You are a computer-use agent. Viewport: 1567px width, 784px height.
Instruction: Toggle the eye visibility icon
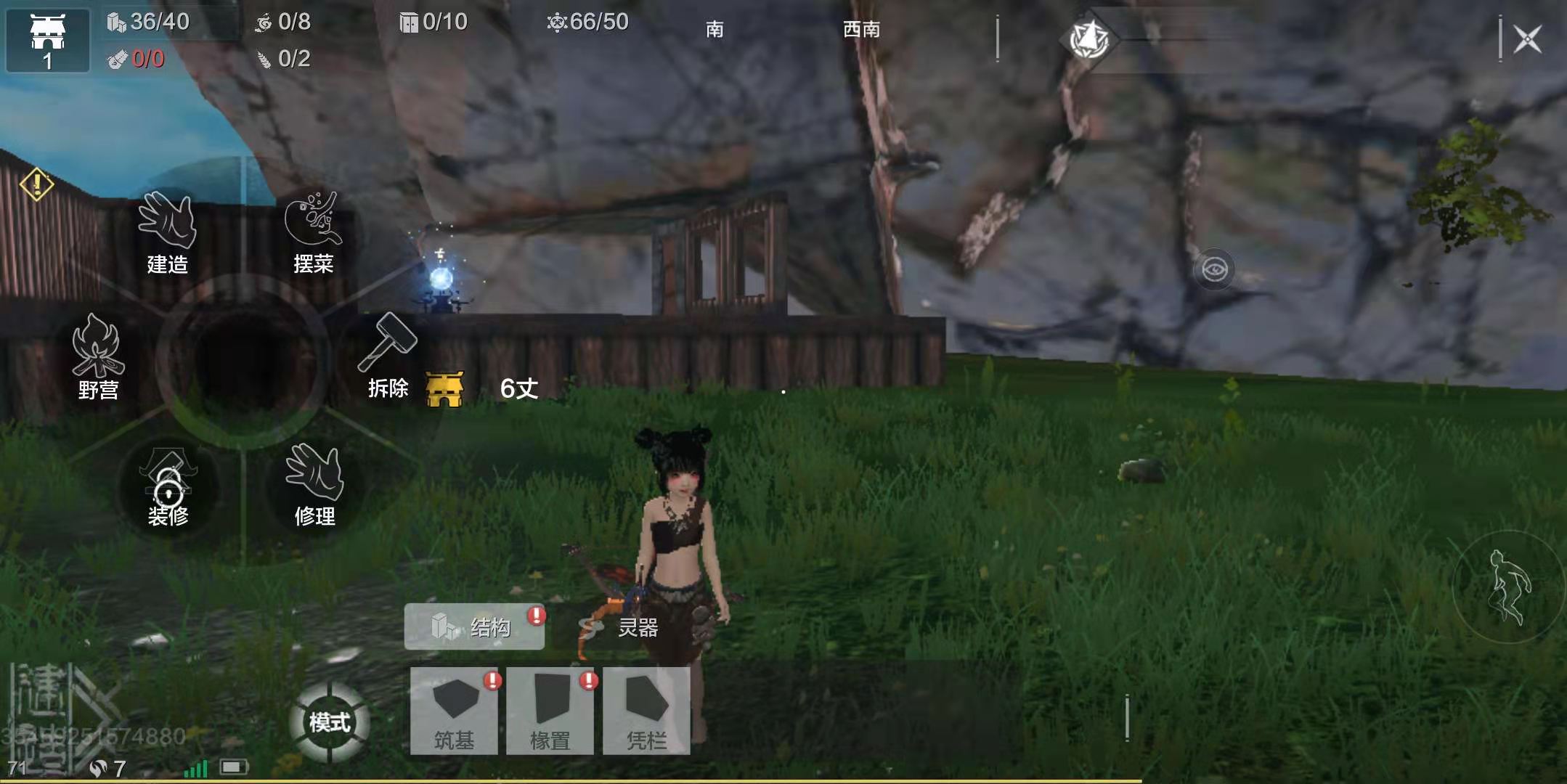point(1214,270)
